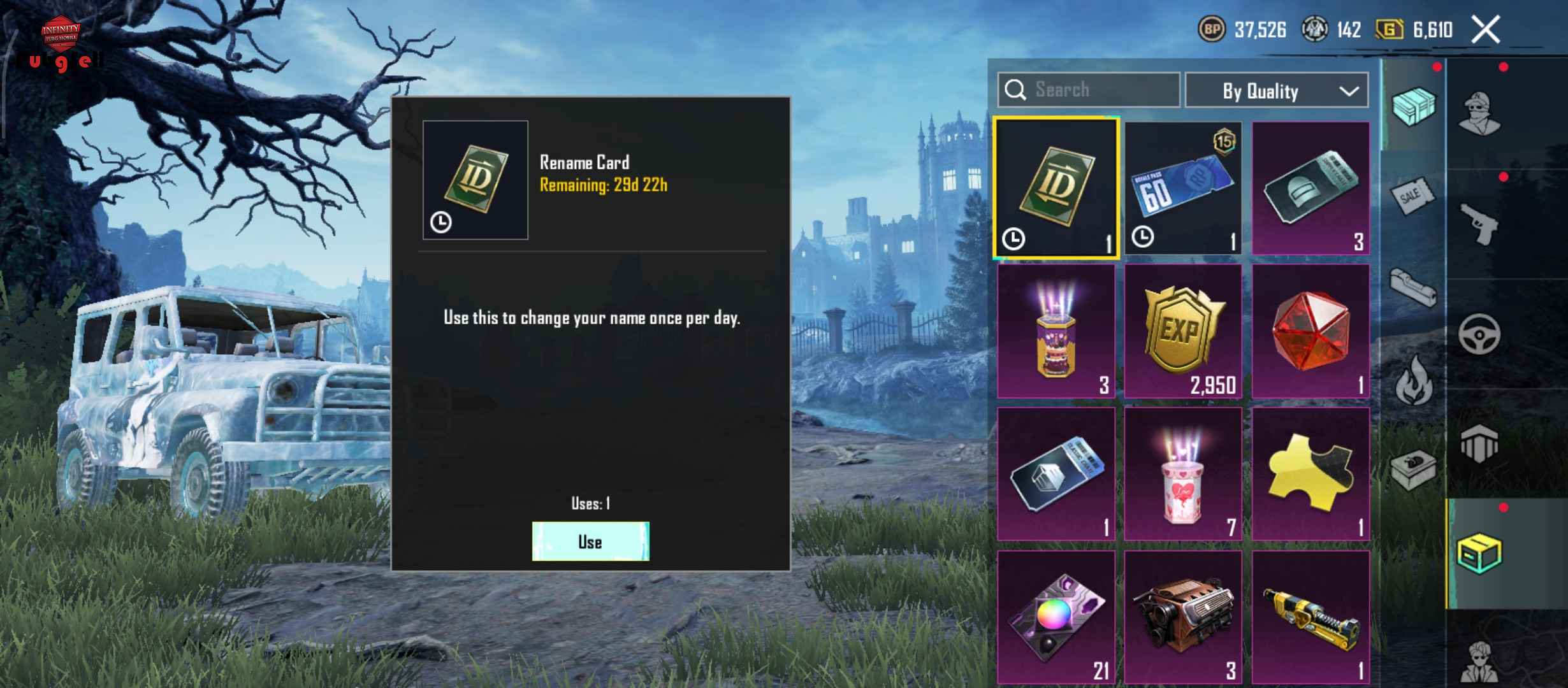Select the Royale Pass 60 card slot

(1183, 189)
